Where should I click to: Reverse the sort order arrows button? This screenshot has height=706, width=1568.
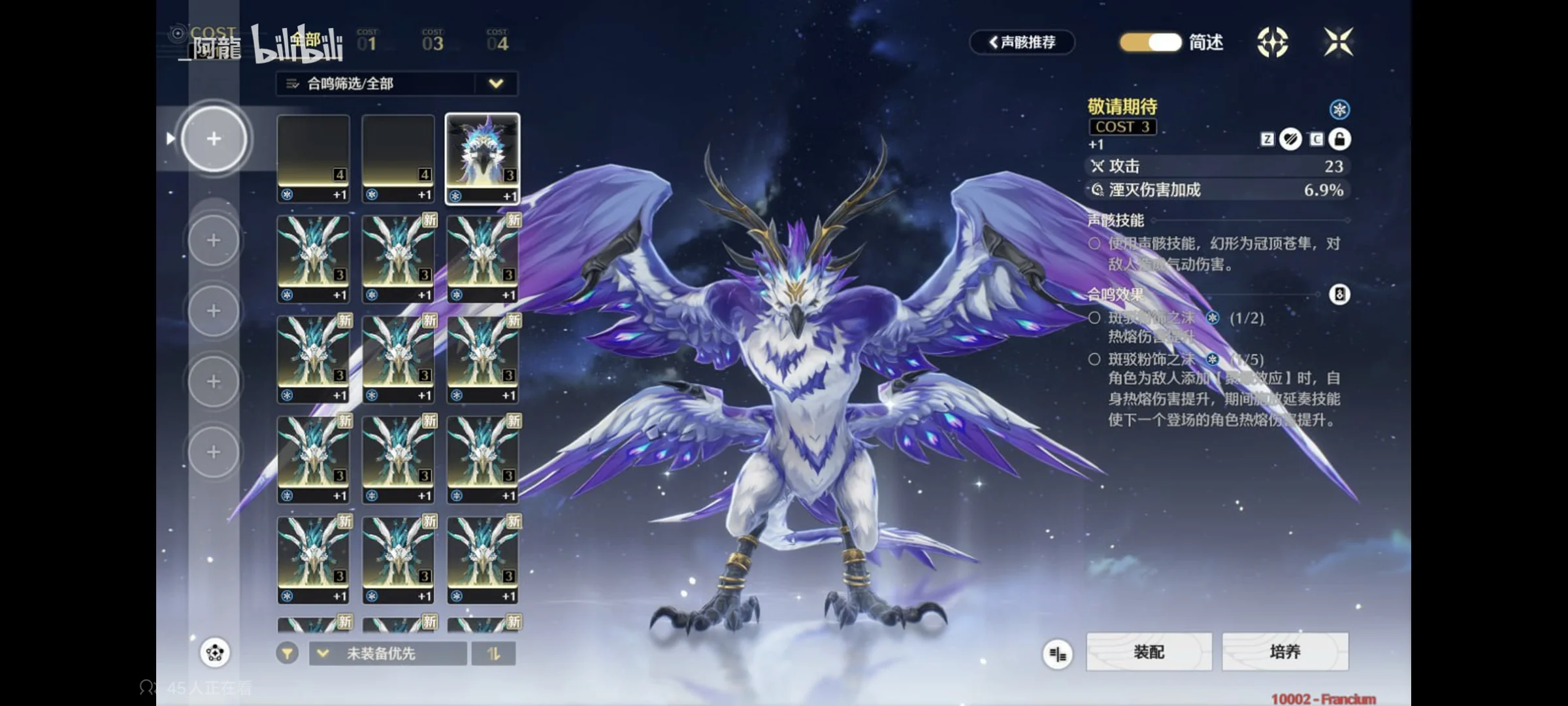pyautogui.click(x=493, y=654)
